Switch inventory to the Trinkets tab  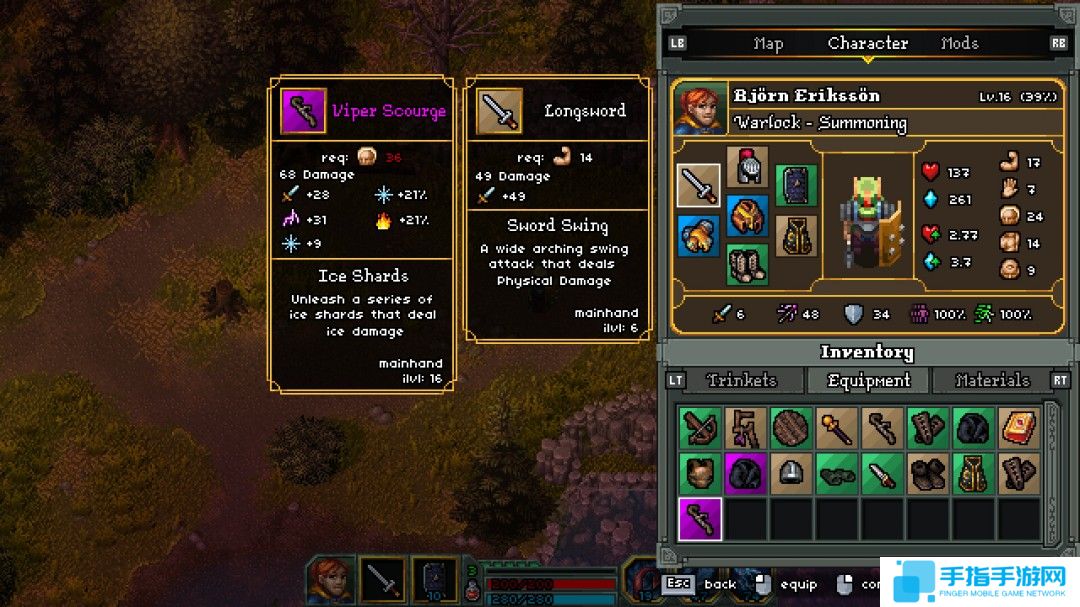[741, 380]
